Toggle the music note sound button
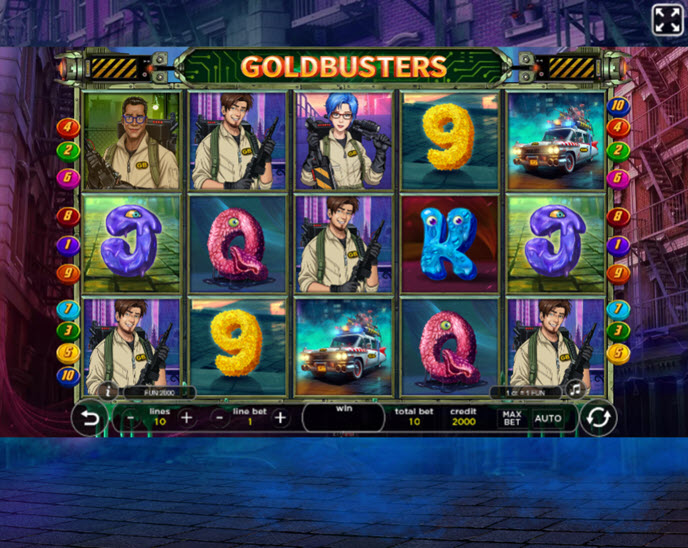This screenshot has height=548, width=688. pyautogui.click(x=575, y=390)
